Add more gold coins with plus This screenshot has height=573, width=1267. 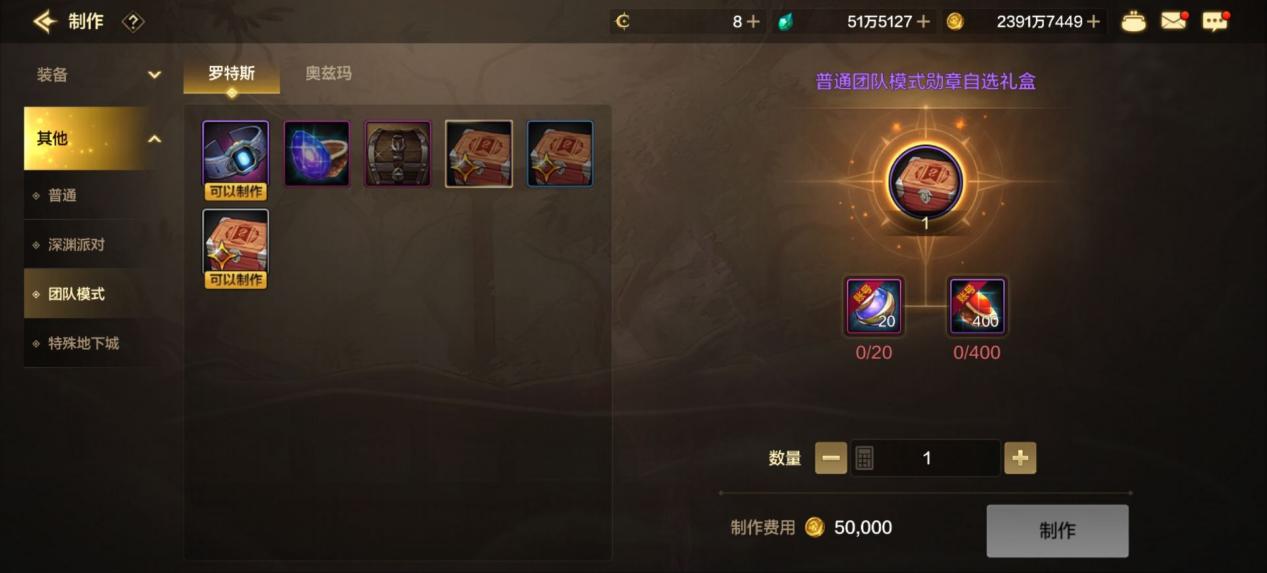click(x=1093, y=21)
